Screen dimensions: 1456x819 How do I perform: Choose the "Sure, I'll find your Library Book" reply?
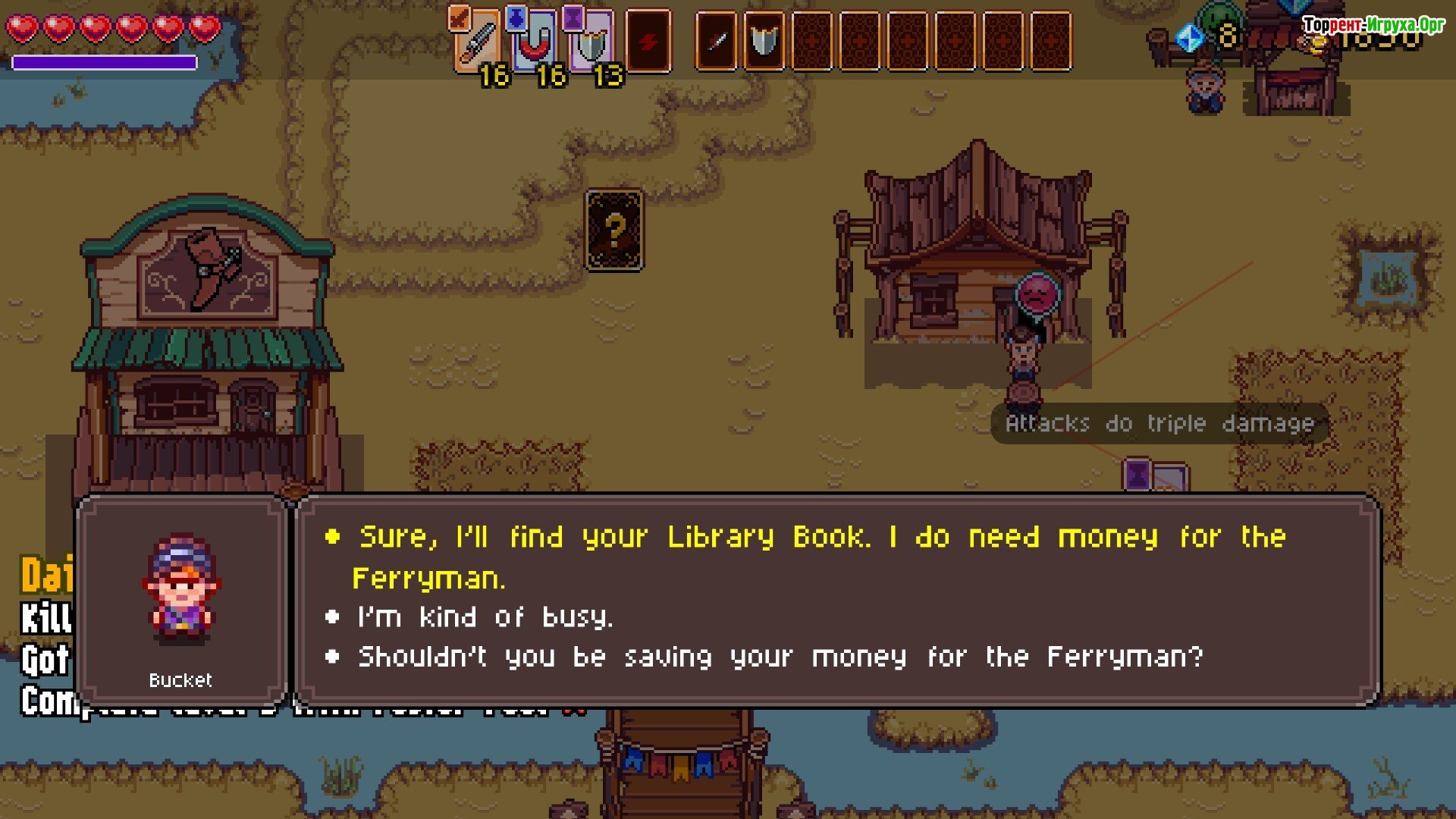(821, 537)
